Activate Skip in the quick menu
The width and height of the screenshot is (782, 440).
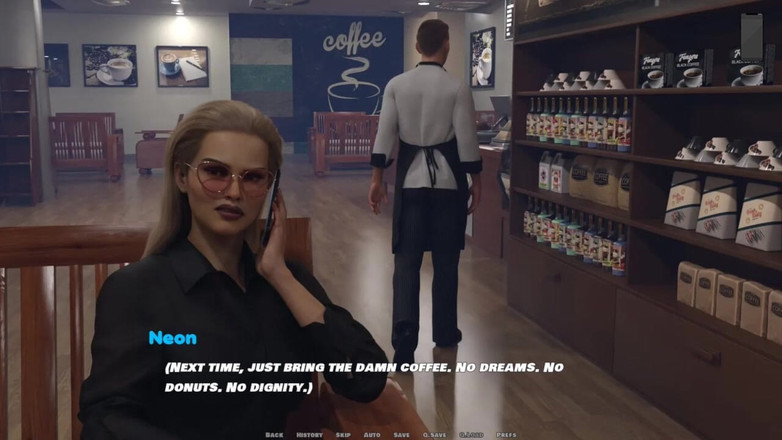tap(343, 435)
